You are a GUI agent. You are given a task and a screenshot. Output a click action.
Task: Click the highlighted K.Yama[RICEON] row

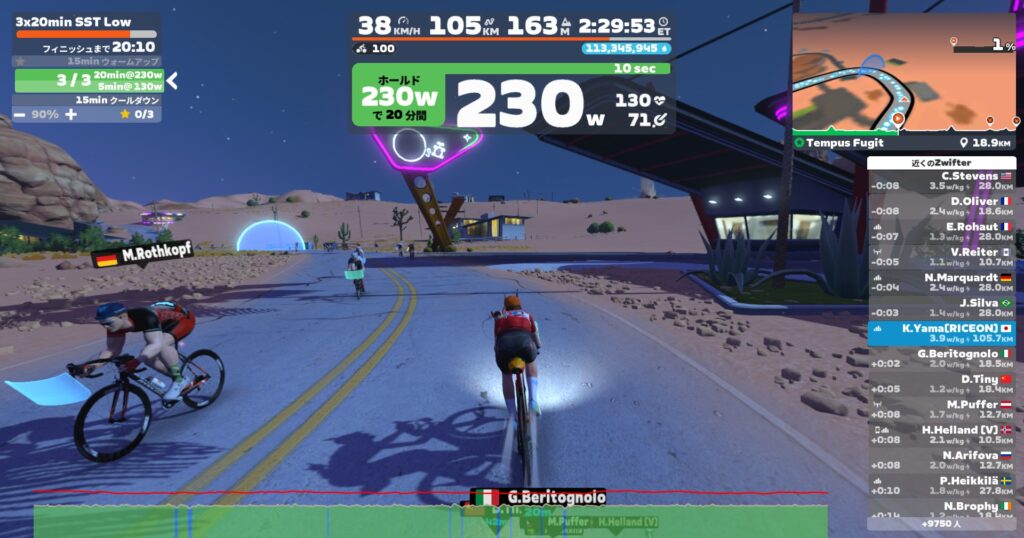tap(941, 333)
